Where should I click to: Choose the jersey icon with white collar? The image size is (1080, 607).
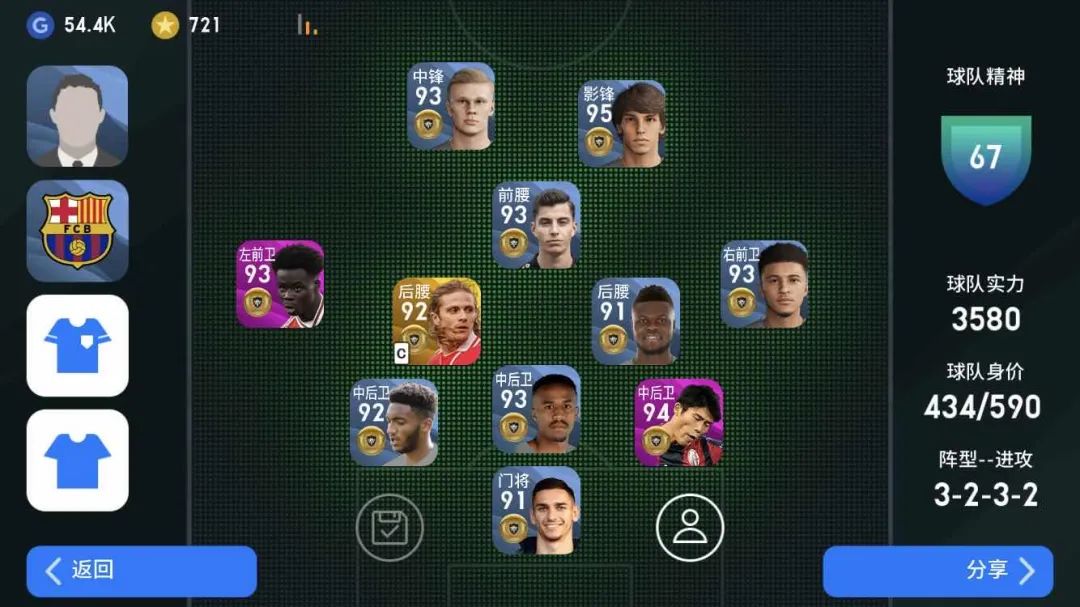point(77,345)
